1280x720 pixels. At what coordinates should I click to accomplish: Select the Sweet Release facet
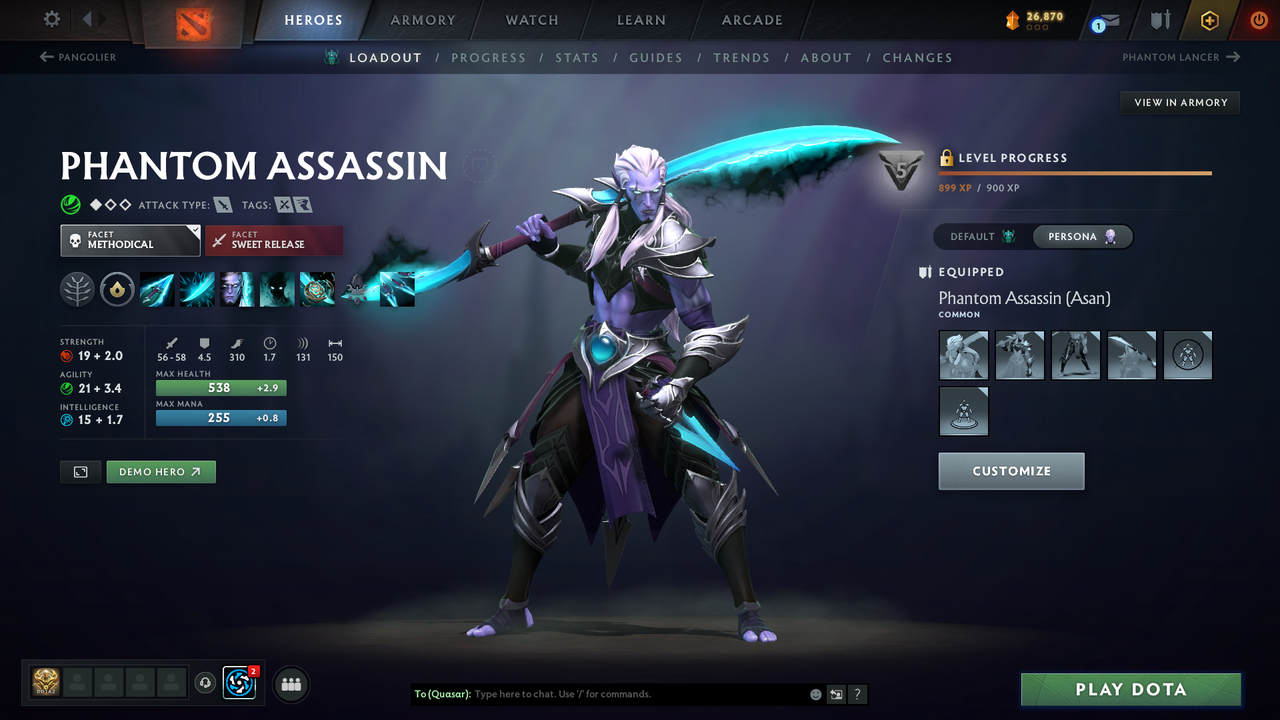click(x=274, y=240)
